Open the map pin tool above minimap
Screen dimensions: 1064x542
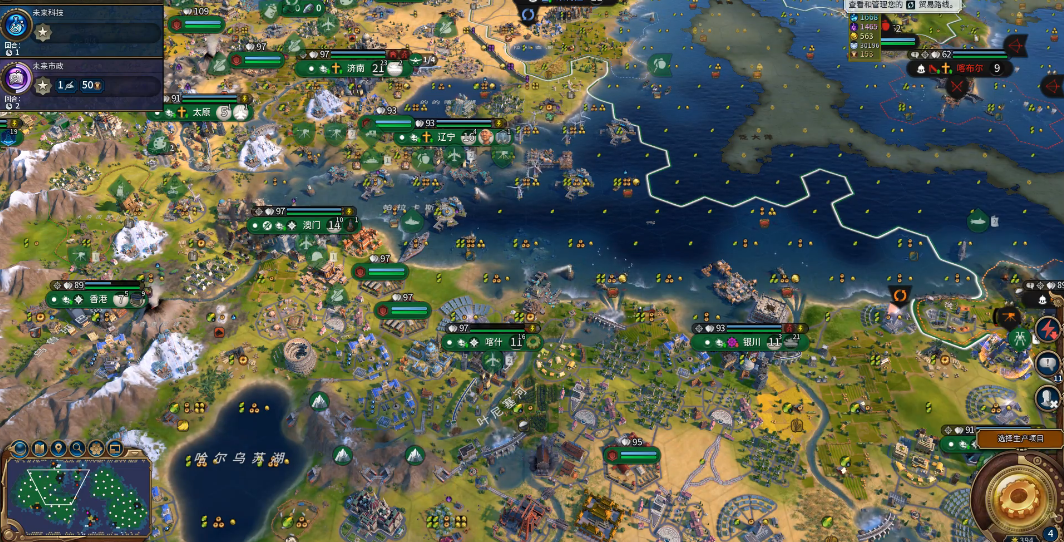click(57, 448)
